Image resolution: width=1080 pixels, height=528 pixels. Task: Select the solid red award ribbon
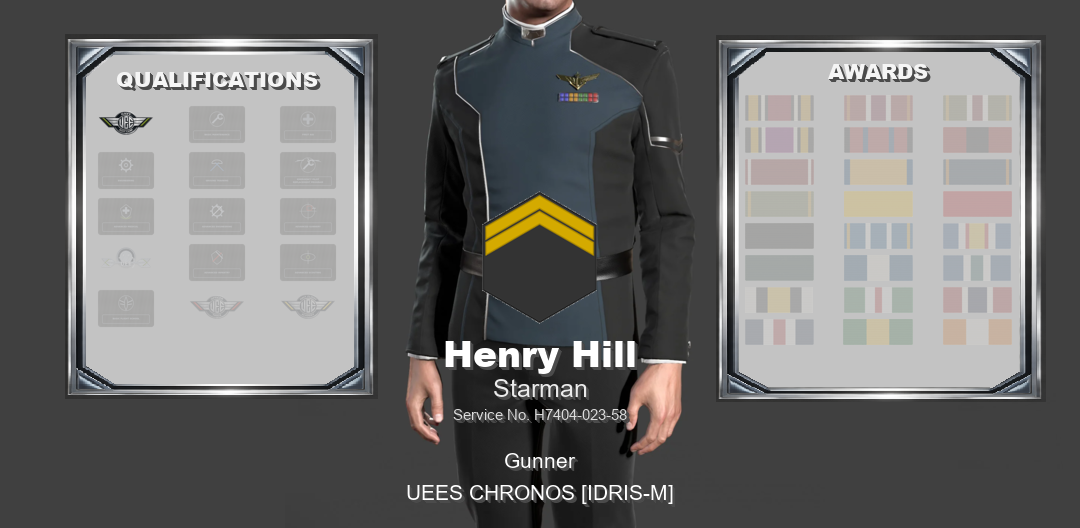click(977, 204)
